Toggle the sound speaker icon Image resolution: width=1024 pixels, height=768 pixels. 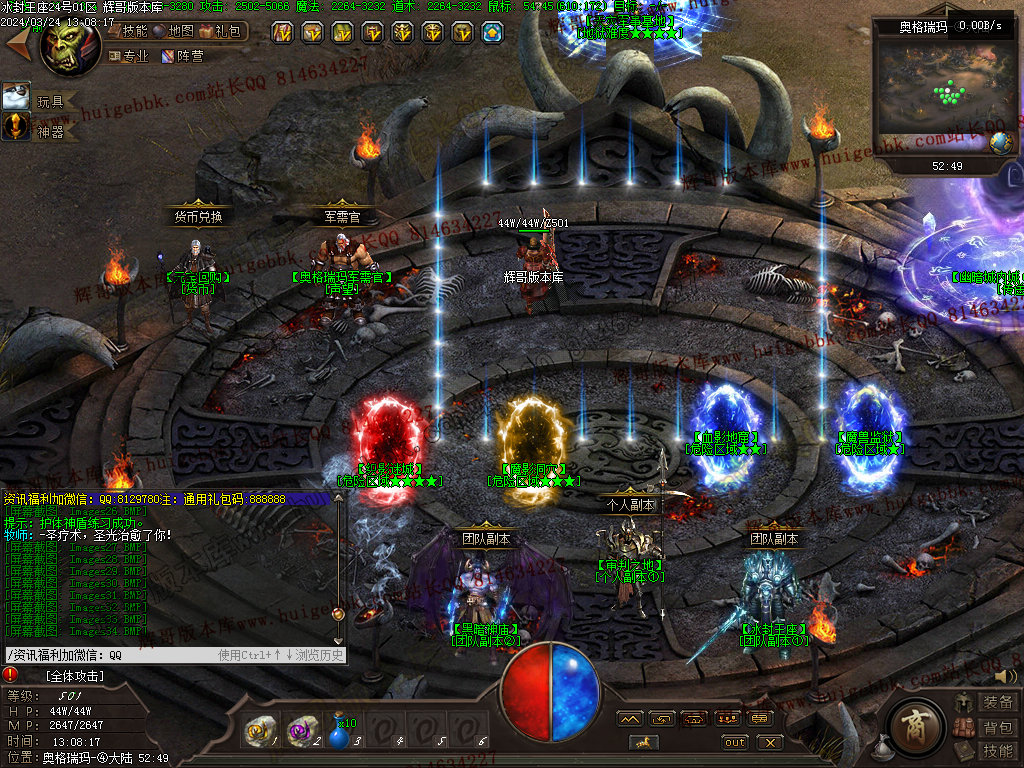point(1004,677)
